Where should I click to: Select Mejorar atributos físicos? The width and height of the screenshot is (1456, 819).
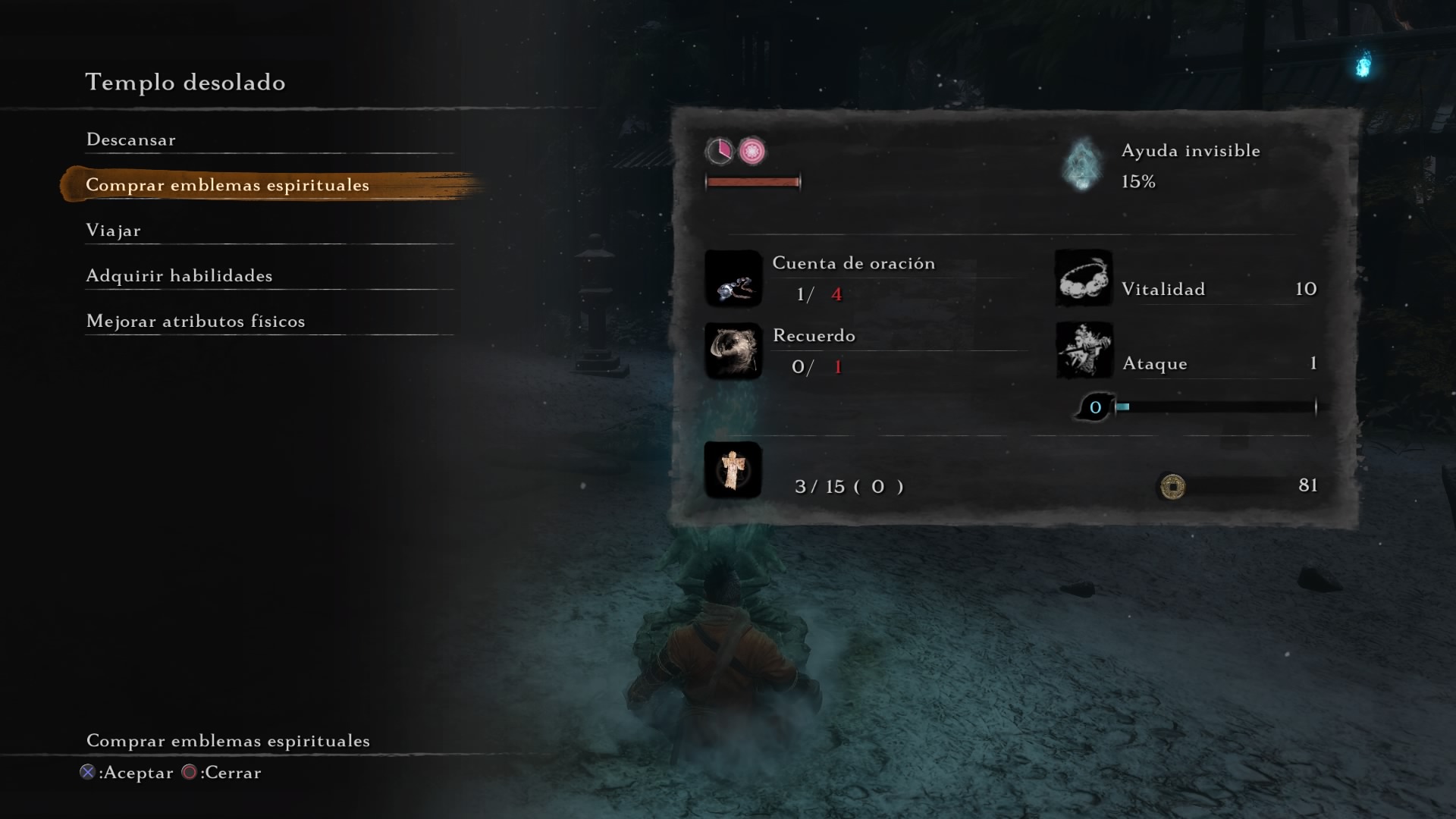tap(196, 322)
